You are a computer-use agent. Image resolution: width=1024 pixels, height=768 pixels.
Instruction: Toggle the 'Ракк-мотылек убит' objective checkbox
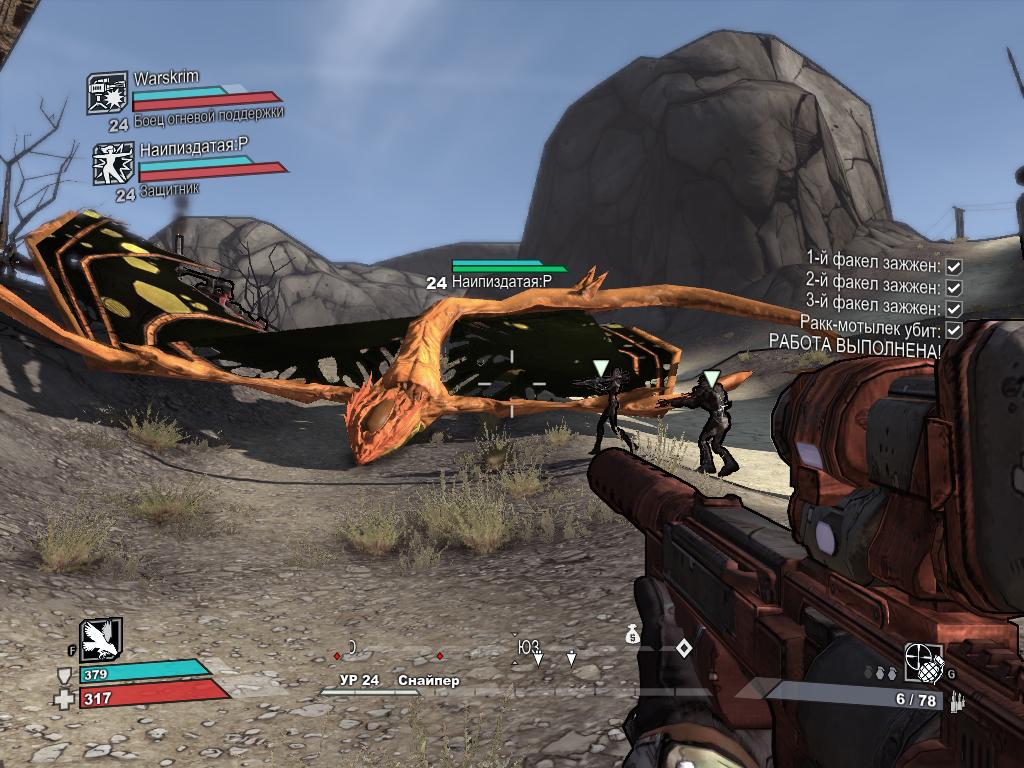coord(954,329)
